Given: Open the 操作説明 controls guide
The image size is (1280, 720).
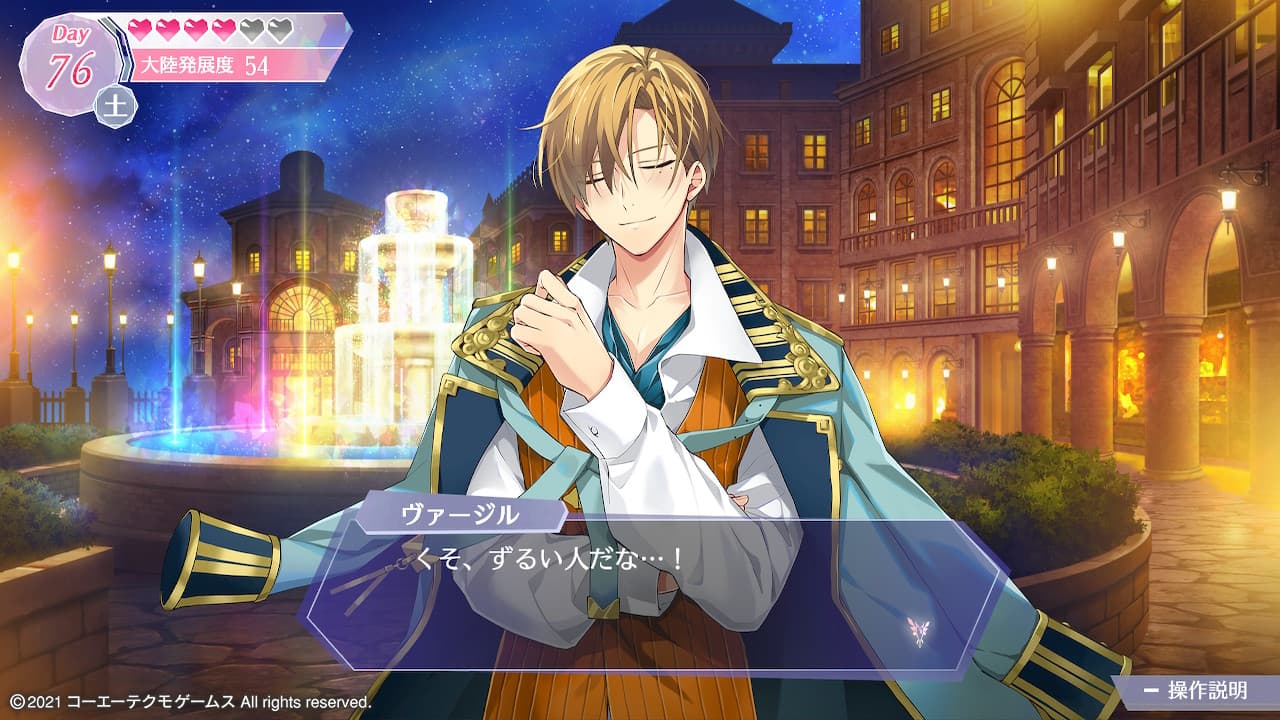Looking at the screenshot, I should (1196, 691).
